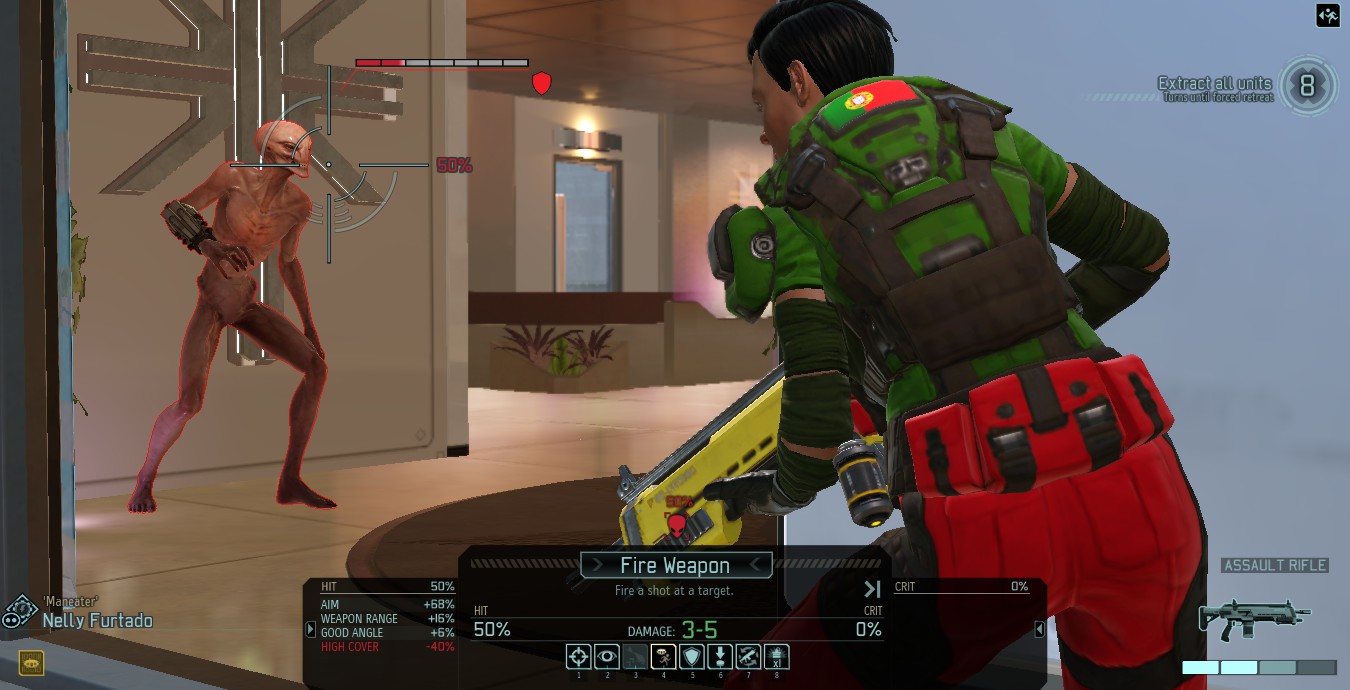
Task: Choose the running figure ability icon
Action: click(663, 657)
